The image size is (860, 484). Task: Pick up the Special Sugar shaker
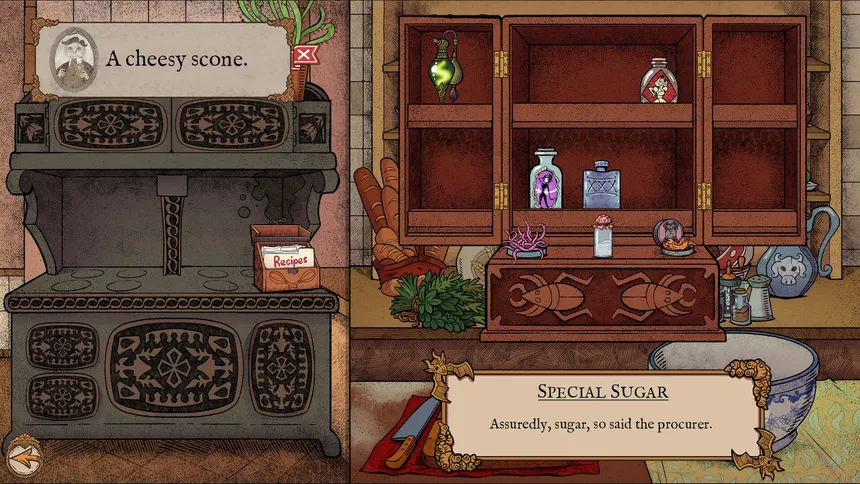(602, 237)
